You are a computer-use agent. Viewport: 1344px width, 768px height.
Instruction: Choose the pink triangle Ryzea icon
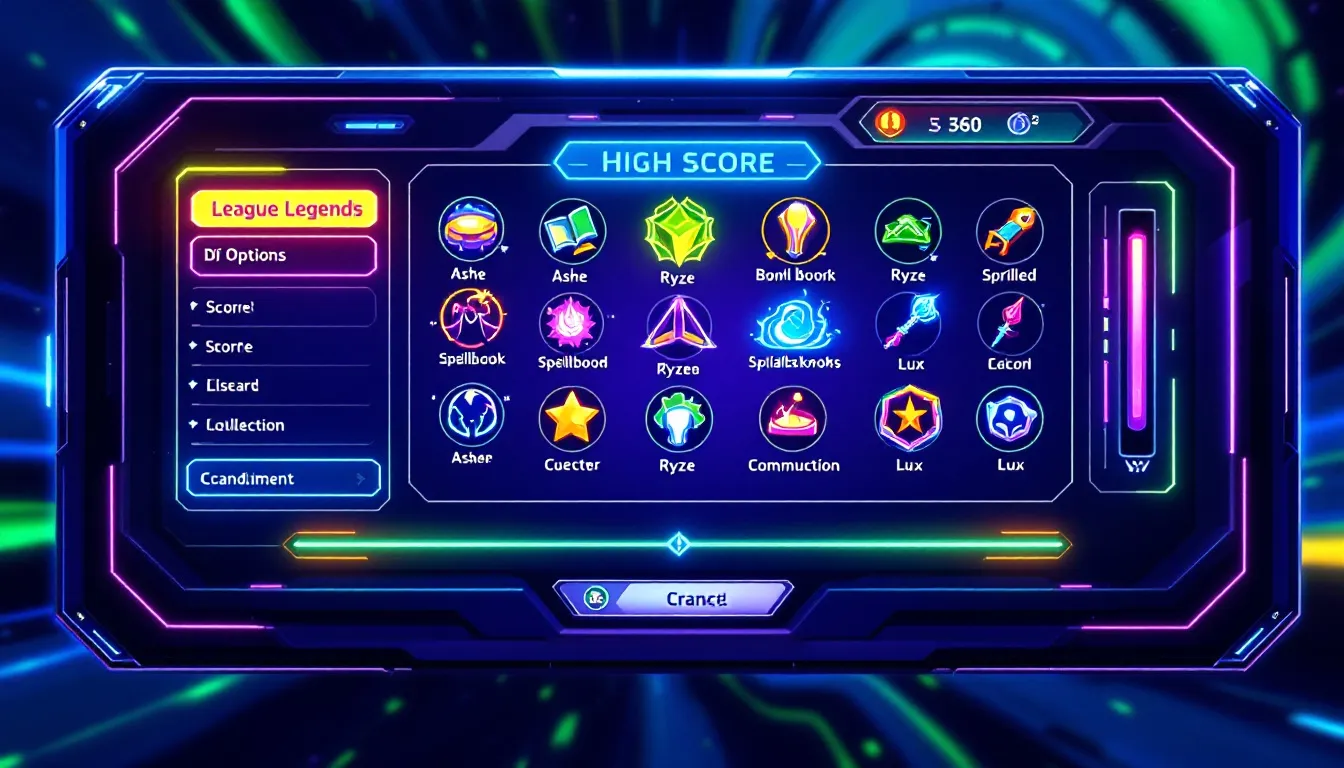pyautogui.click(x=678, y=325)
